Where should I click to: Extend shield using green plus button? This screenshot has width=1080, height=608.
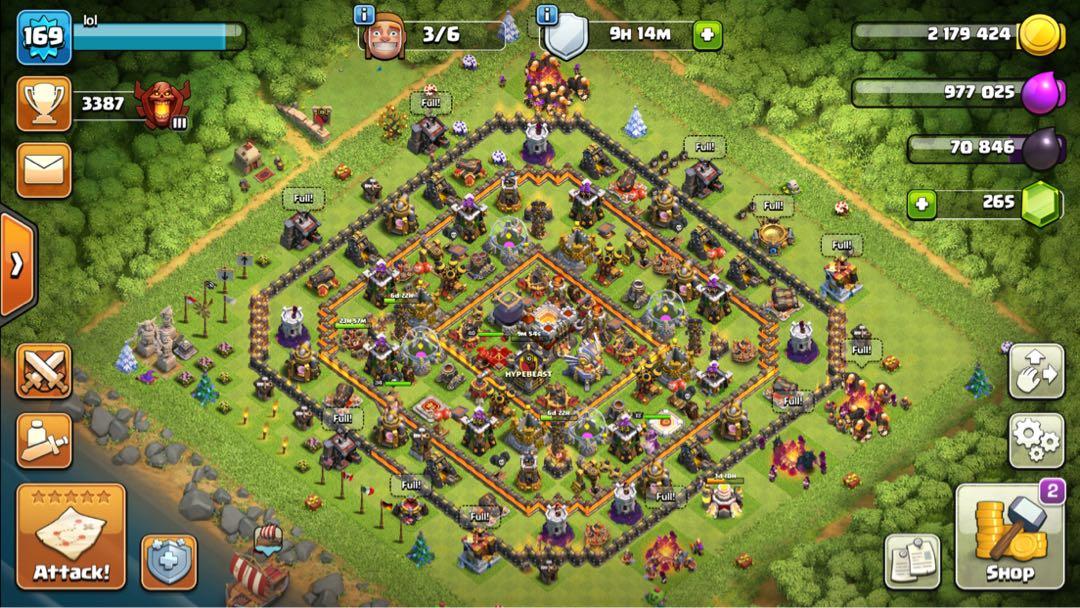[707, 35]
